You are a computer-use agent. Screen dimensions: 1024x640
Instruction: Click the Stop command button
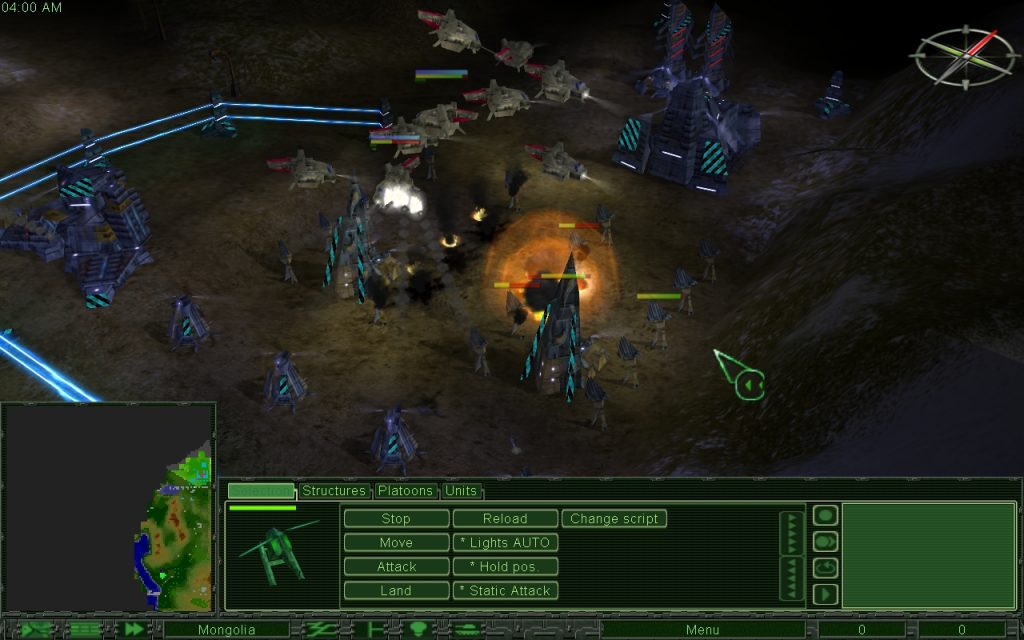tap(396, 519)
